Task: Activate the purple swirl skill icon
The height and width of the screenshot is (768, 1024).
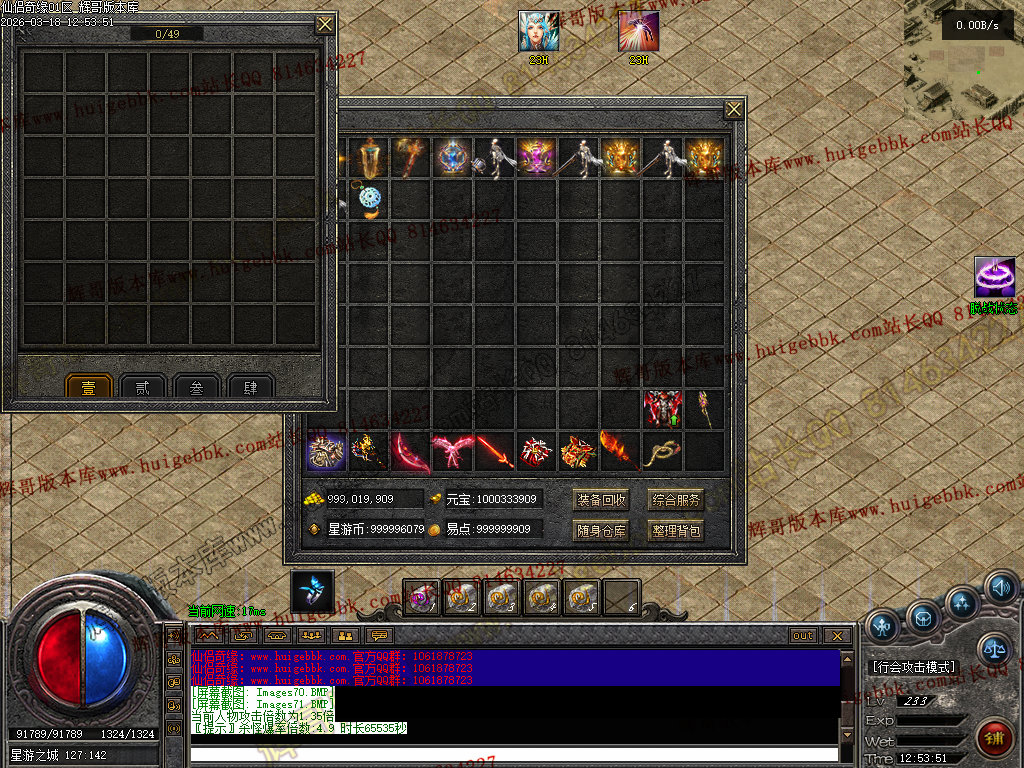Action: click(x=994, y=277)
